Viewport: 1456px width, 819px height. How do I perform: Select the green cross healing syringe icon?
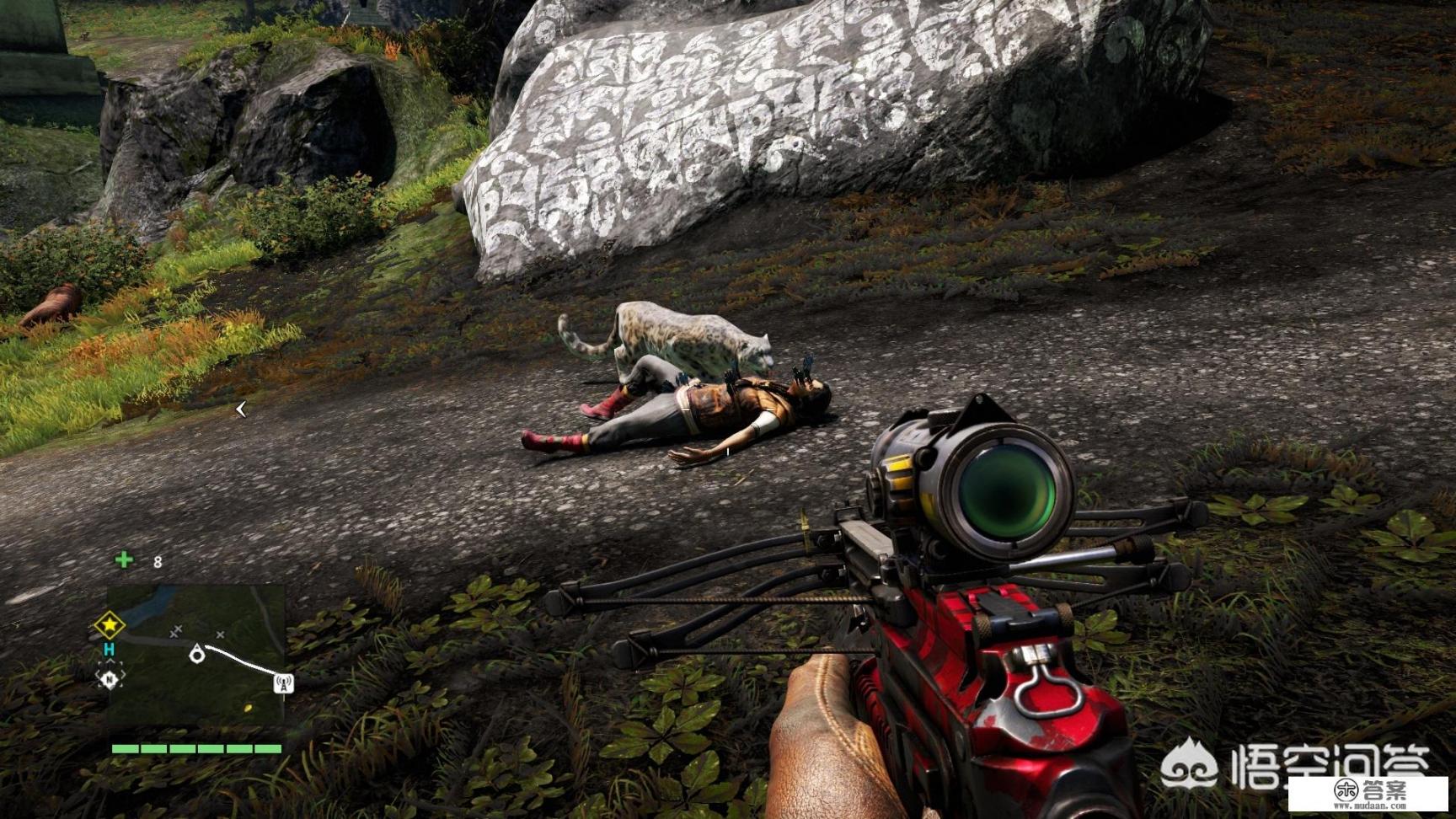125,559
